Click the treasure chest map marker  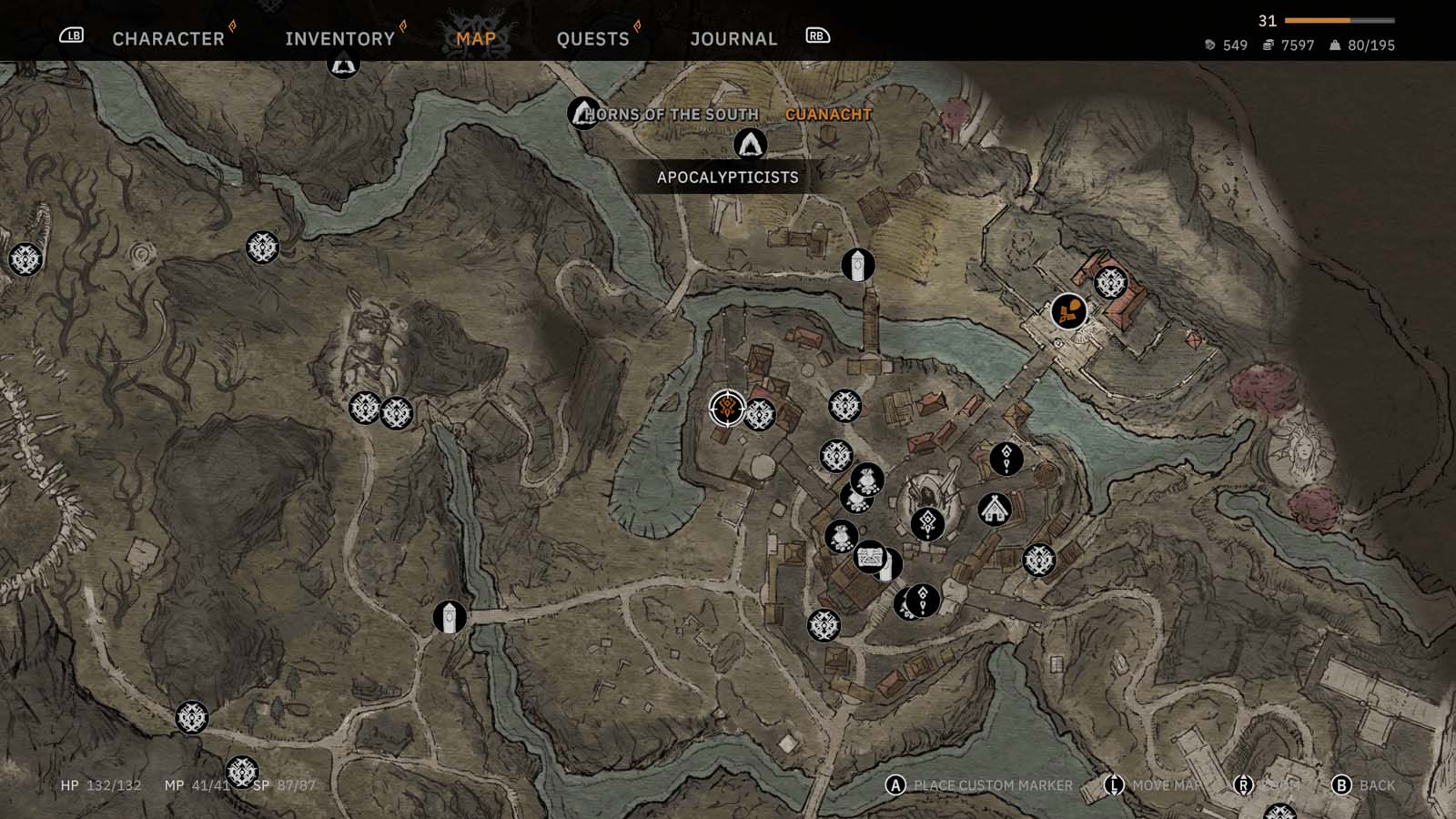pyautogui.click(x=870, y=556)
